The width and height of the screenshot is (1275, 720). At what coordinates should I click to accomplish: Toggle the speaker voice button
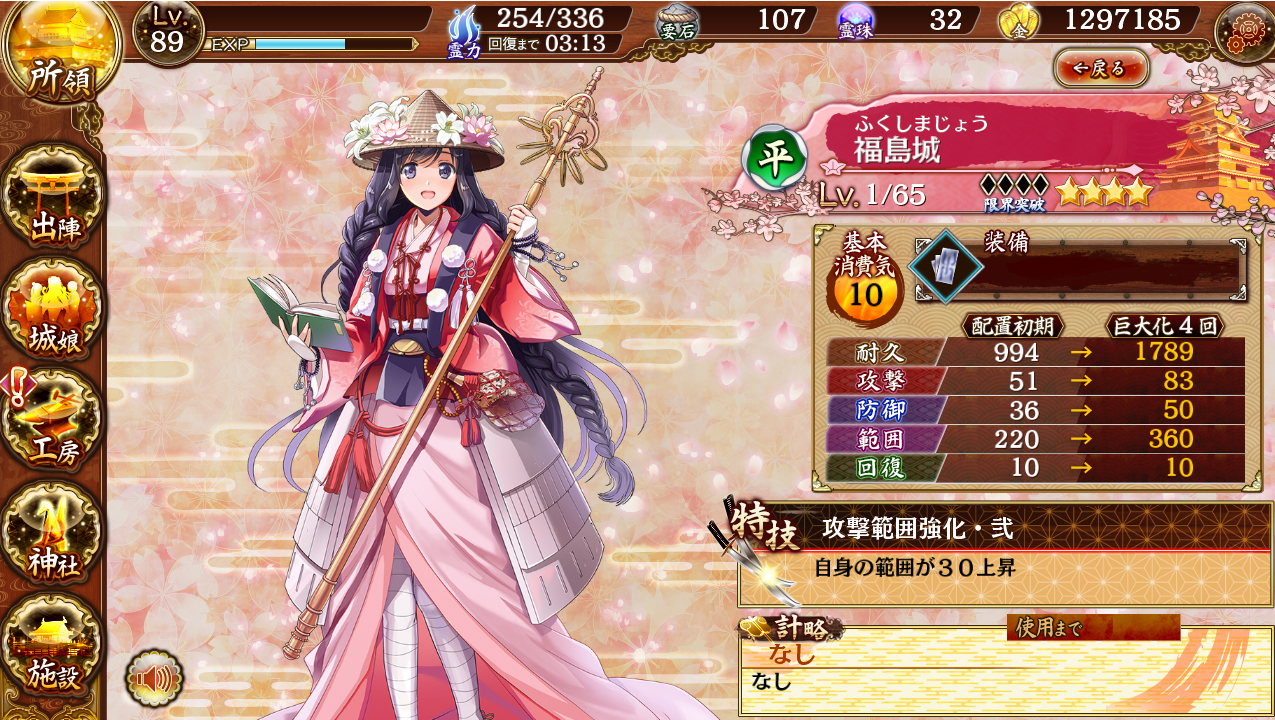click(x=154, y=679)
